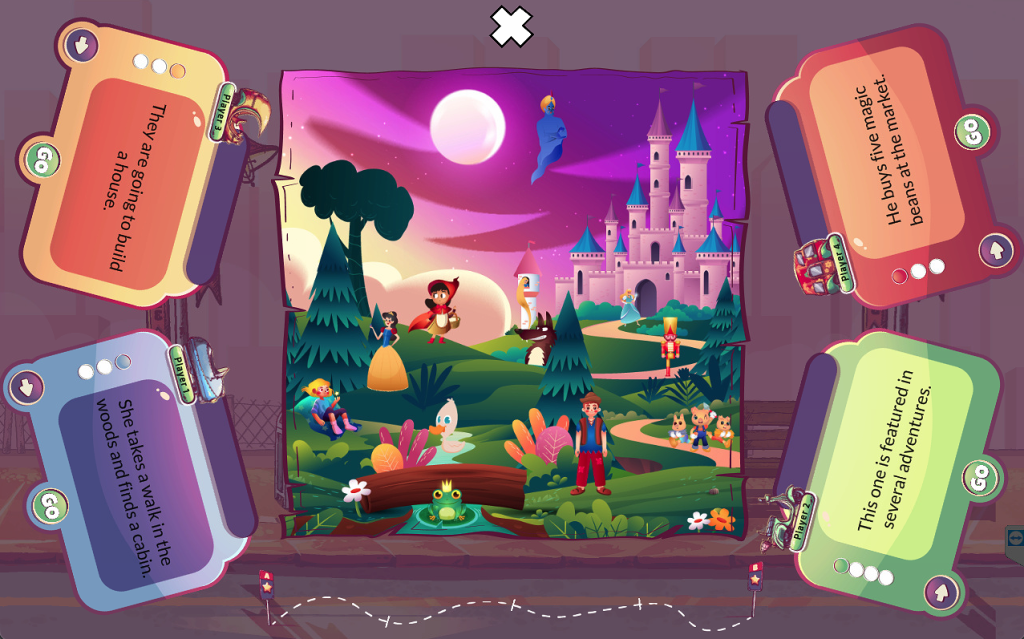Hit Go on the "walk in the woods" card
The image size is (1024, 639).
pyautogui.click(x=49, y=504)
